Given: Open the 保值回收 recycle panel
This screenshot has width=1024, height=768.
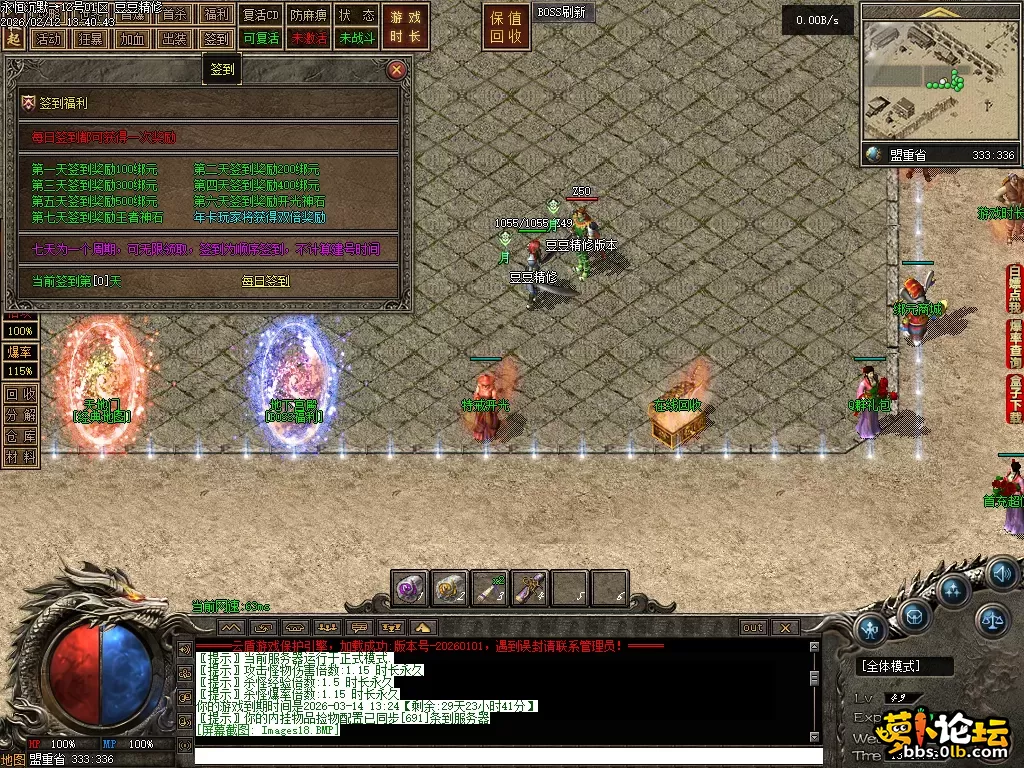Looking at the screenshot, I should (x=505, y=27).
